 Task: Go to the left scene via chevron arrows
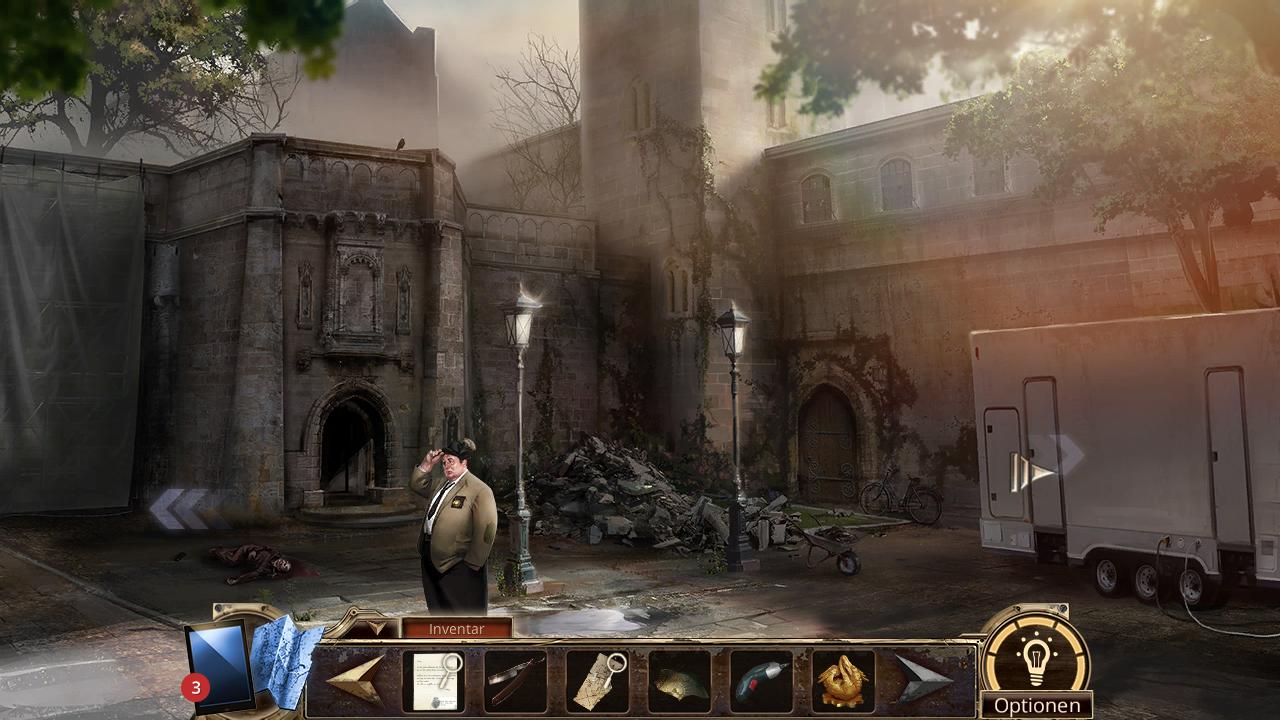[180, 508]
